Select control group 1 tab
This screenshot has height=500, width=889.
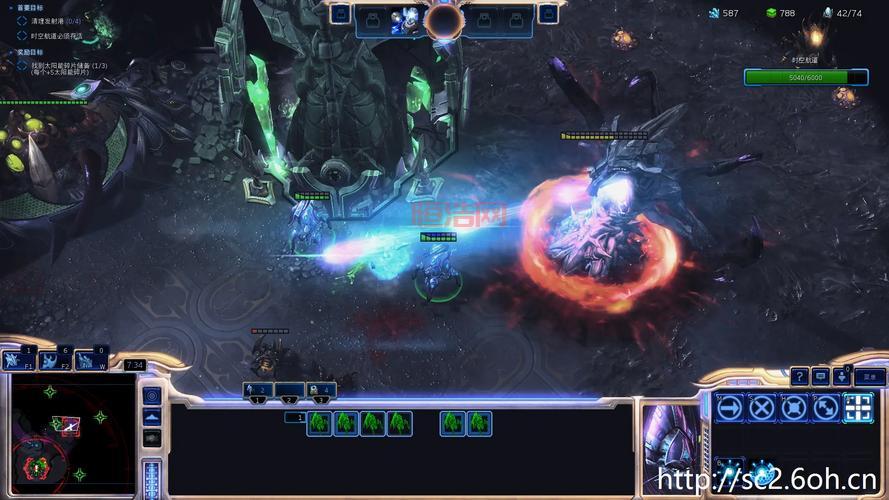point(258,390)
